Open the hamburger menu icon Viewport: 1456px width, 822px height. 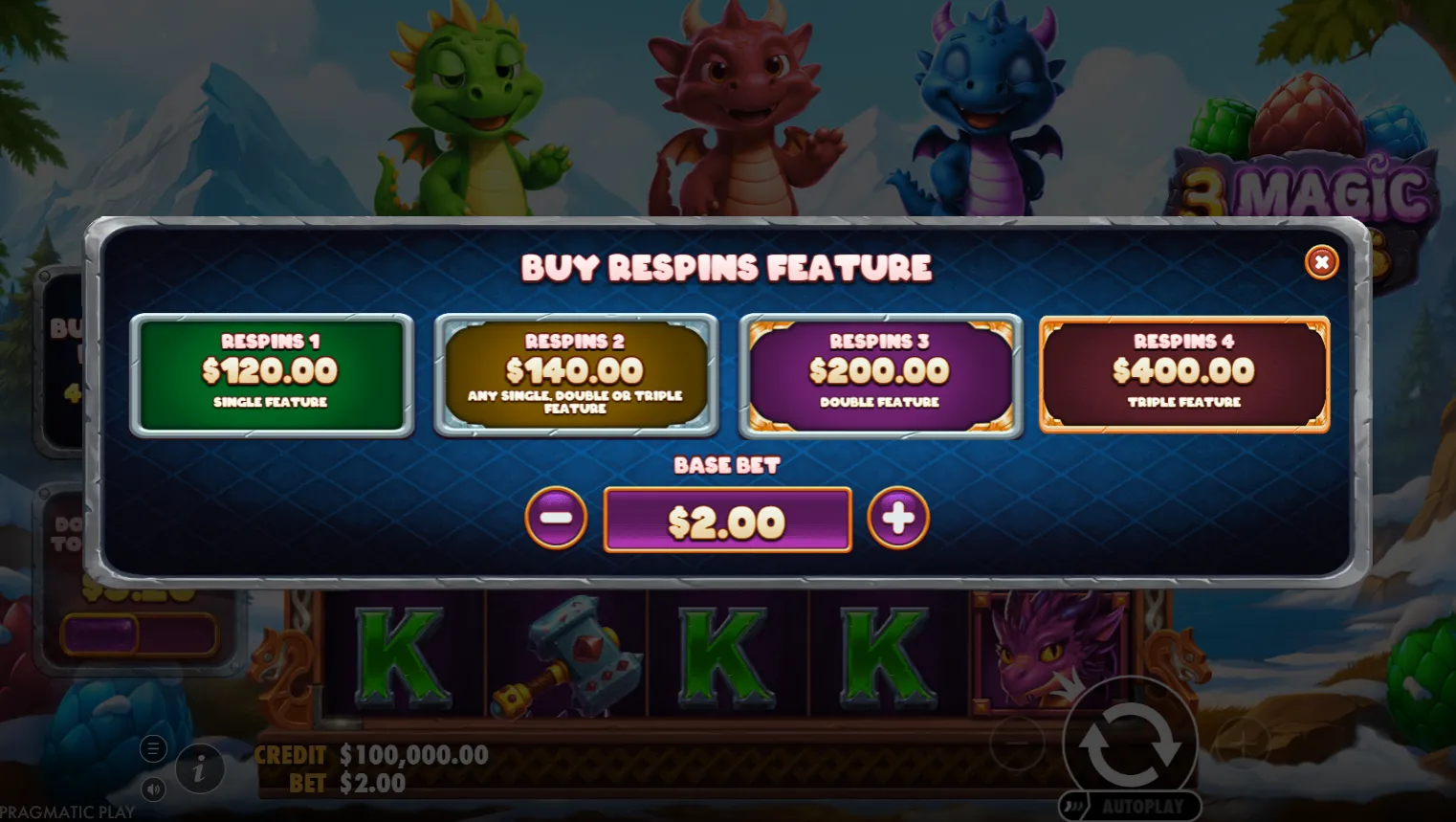[x=153, y=748]
